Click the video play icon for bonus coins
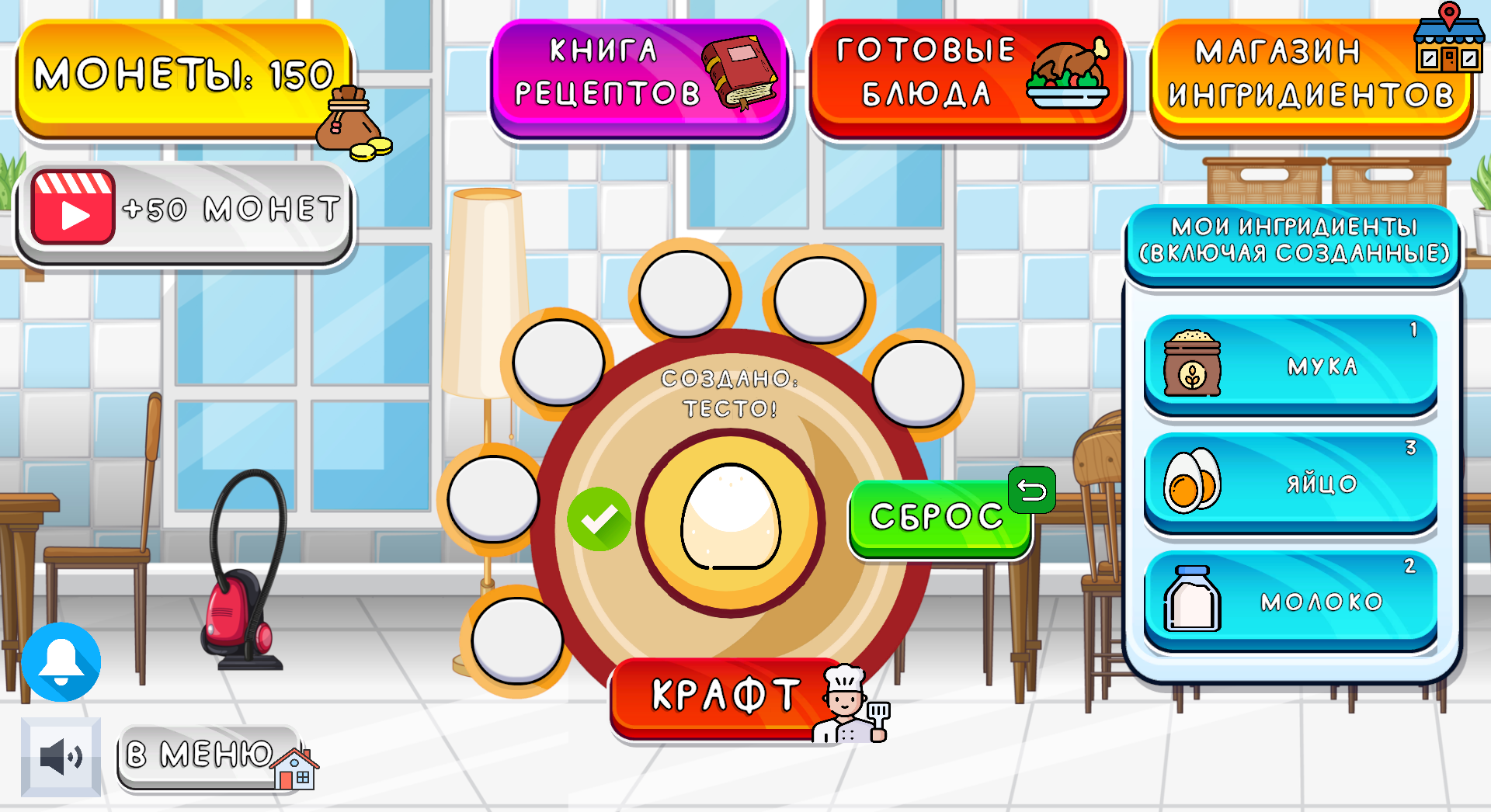 click(72, 208)
